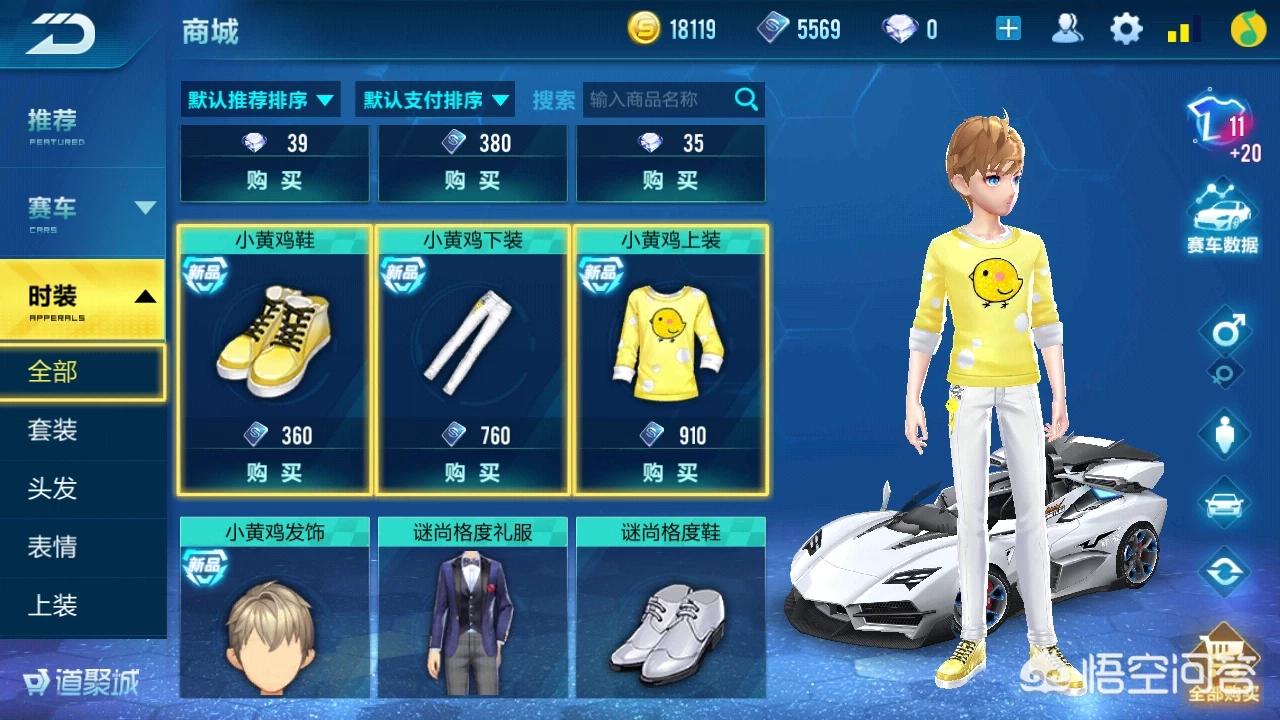Open the 默认支付排序 payment sort dropdown
1280x720 pixels.
click(435, 100)
